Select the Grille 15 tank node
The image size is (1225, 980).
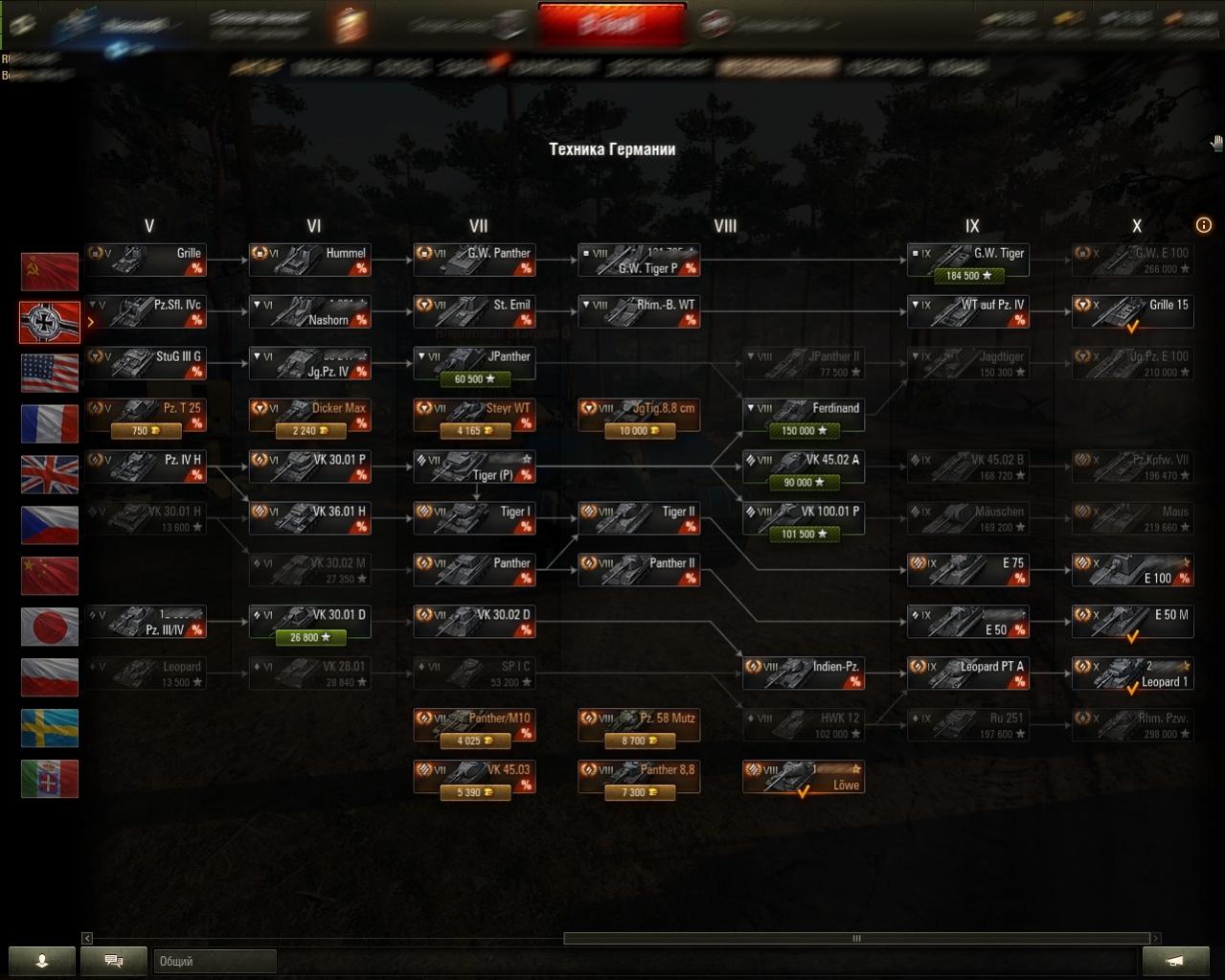point(1132,312)
